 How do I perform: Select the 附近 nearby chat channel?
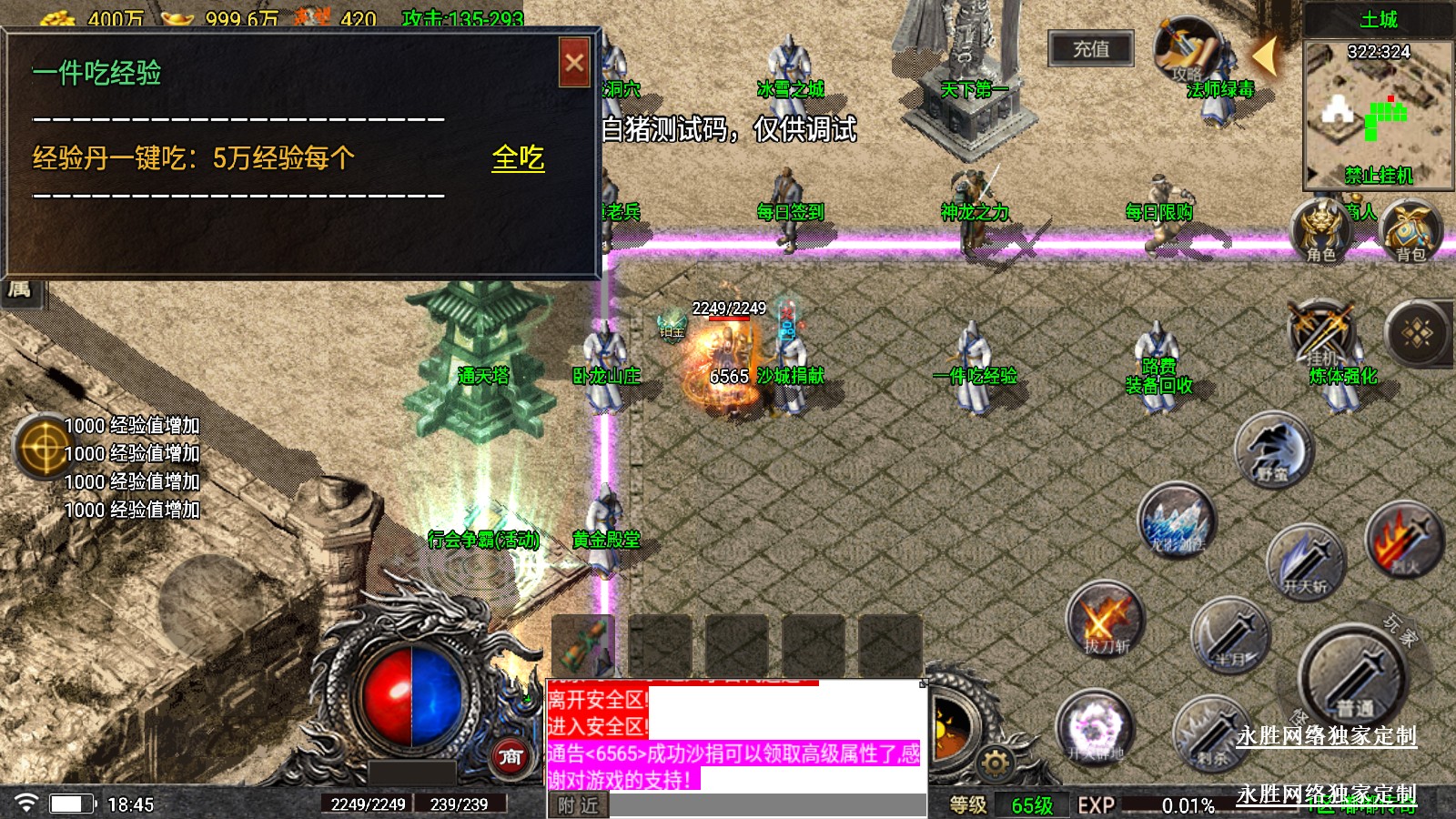(579, 805)
